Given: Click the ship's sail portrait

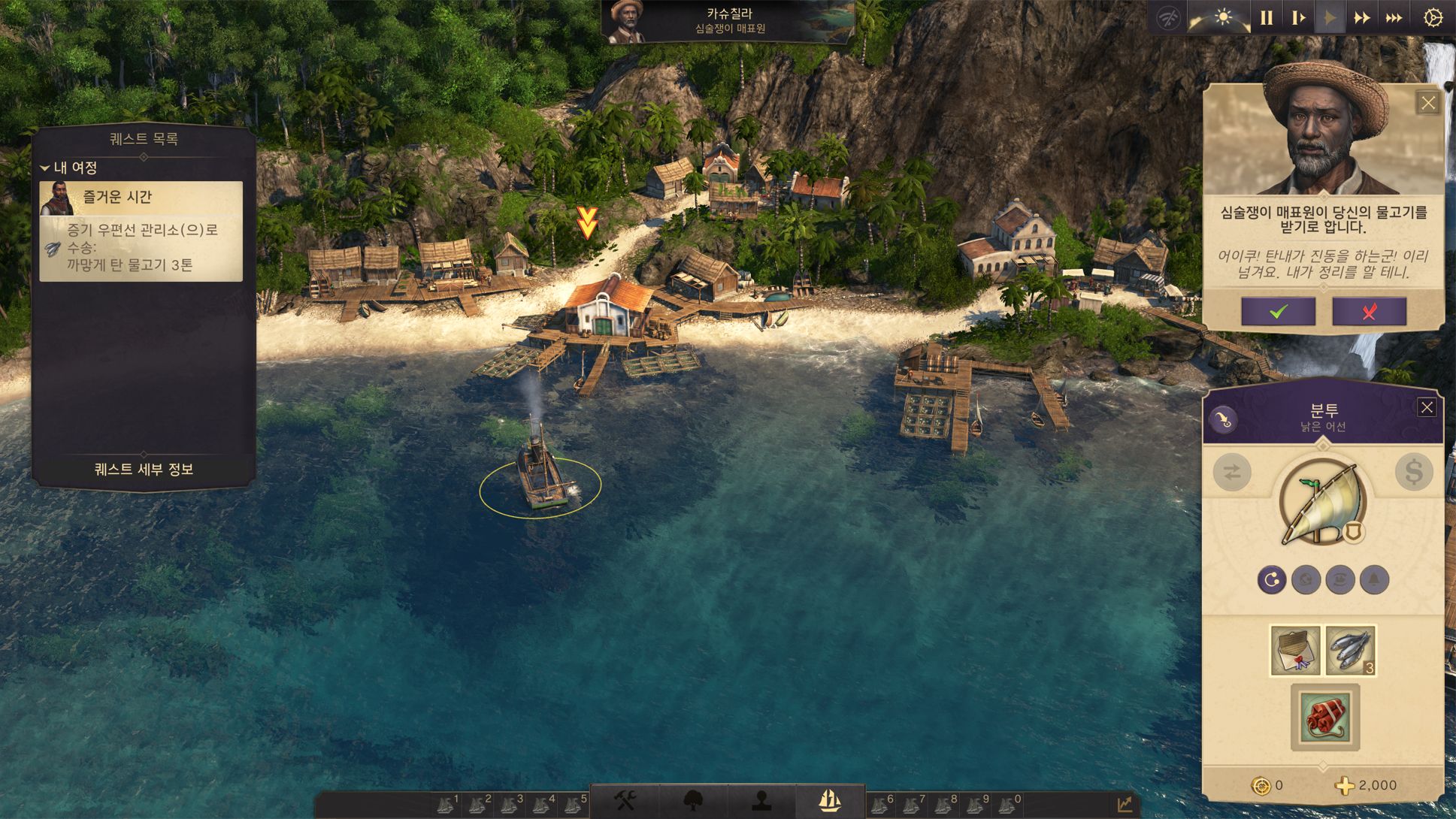Looking at the screenshot, I should coord(1321,502).
